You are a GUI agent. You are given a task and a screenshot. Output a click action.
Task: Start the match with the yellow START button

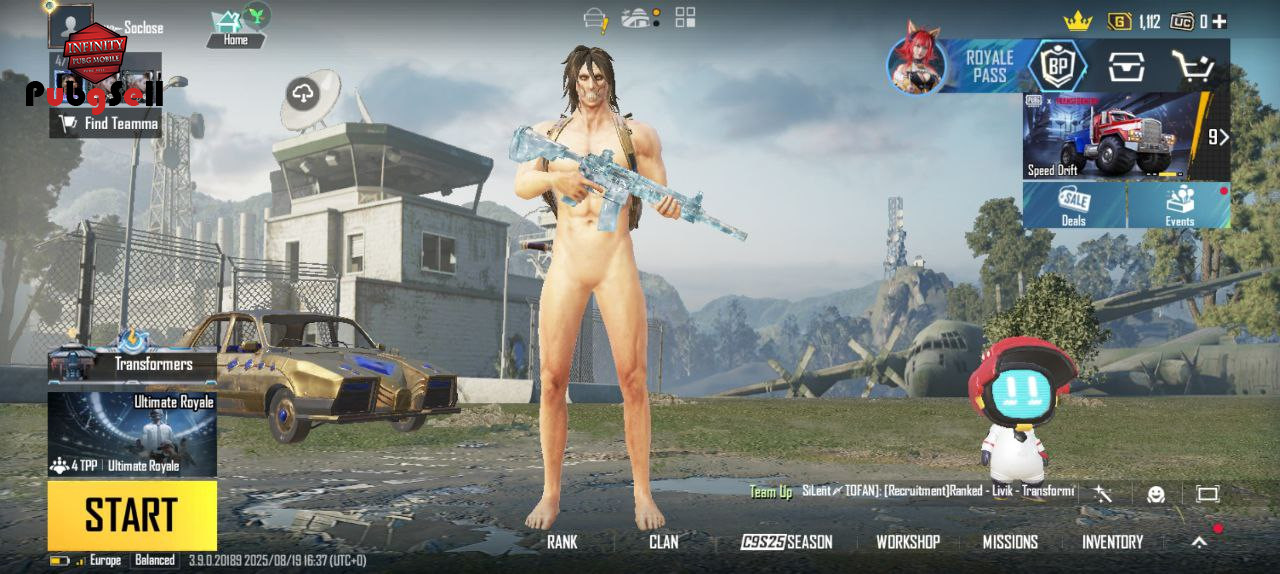[131, 515]
